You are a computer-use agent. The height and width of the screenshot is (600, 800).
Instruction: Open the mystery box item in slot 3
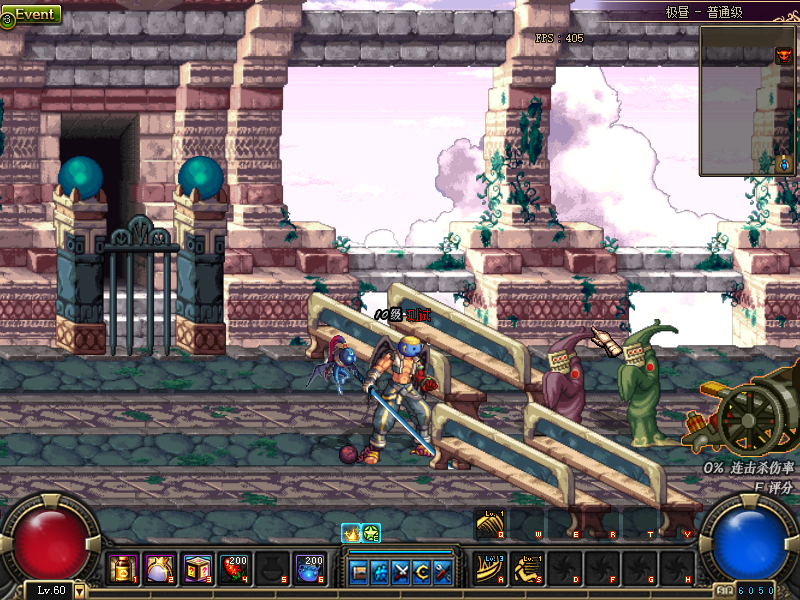(x=194, y=569)
